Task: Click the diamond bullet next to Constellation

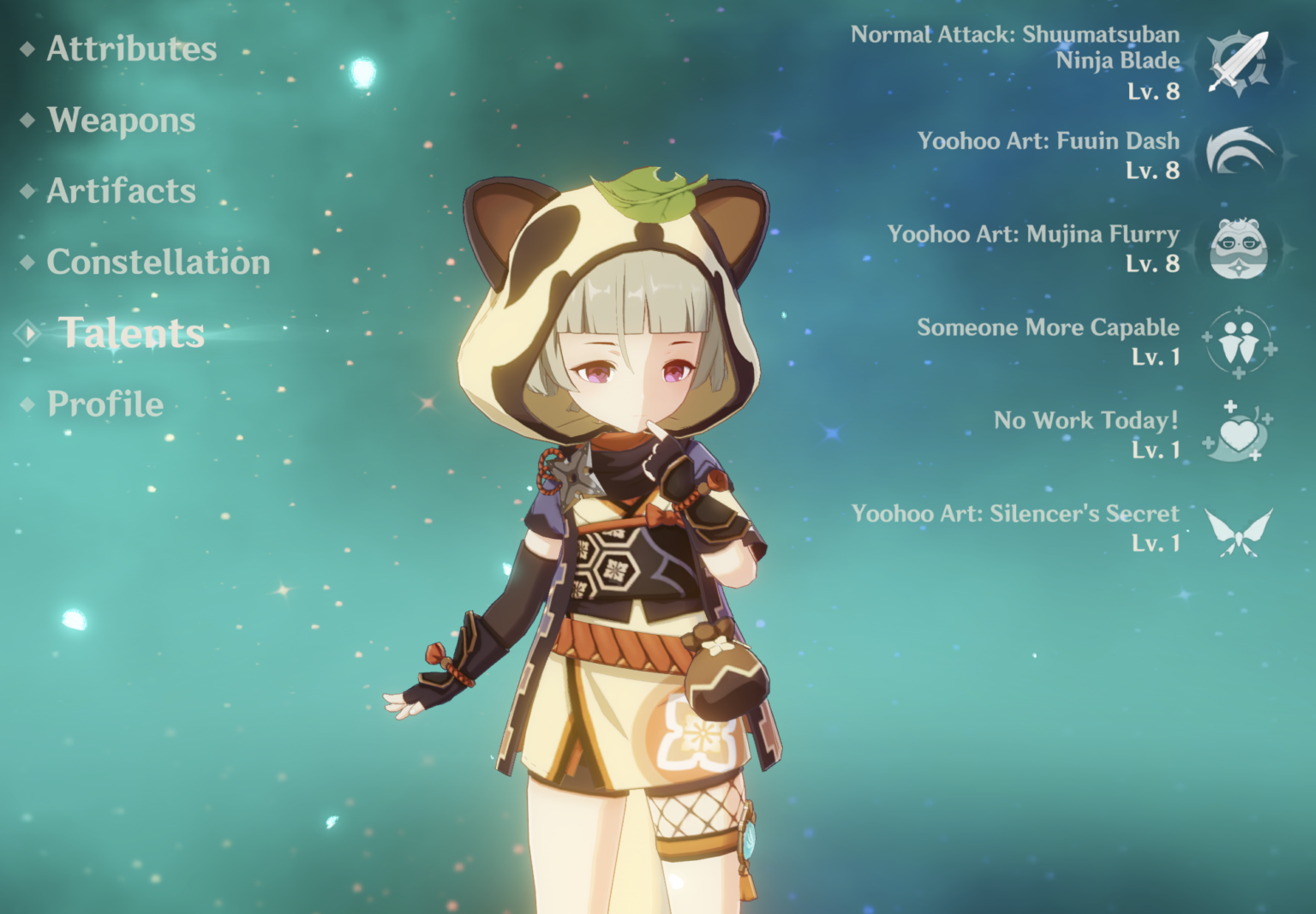Action: pos(28,263)
